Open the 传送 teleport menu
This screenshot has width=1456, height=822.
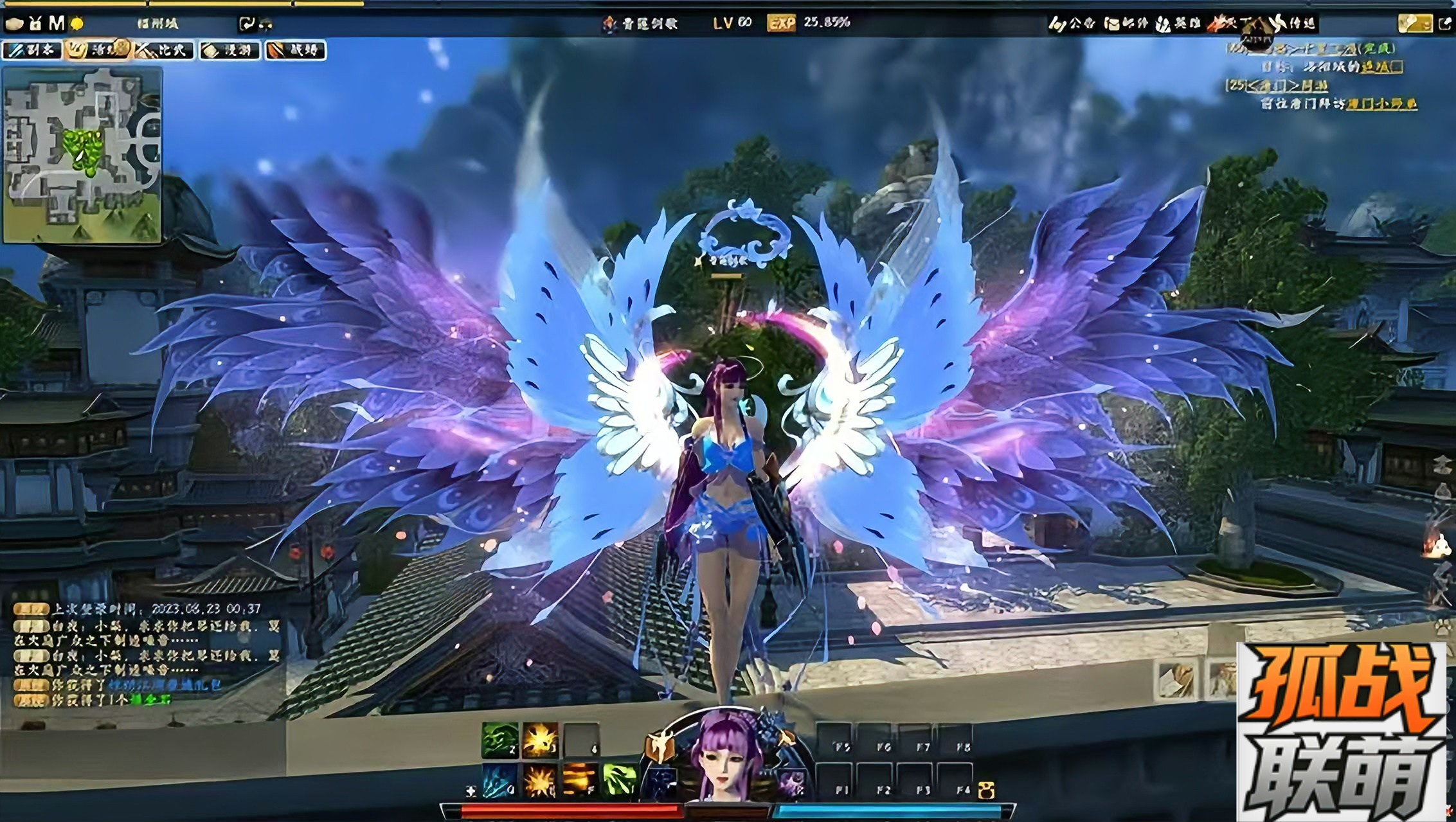1293,24
